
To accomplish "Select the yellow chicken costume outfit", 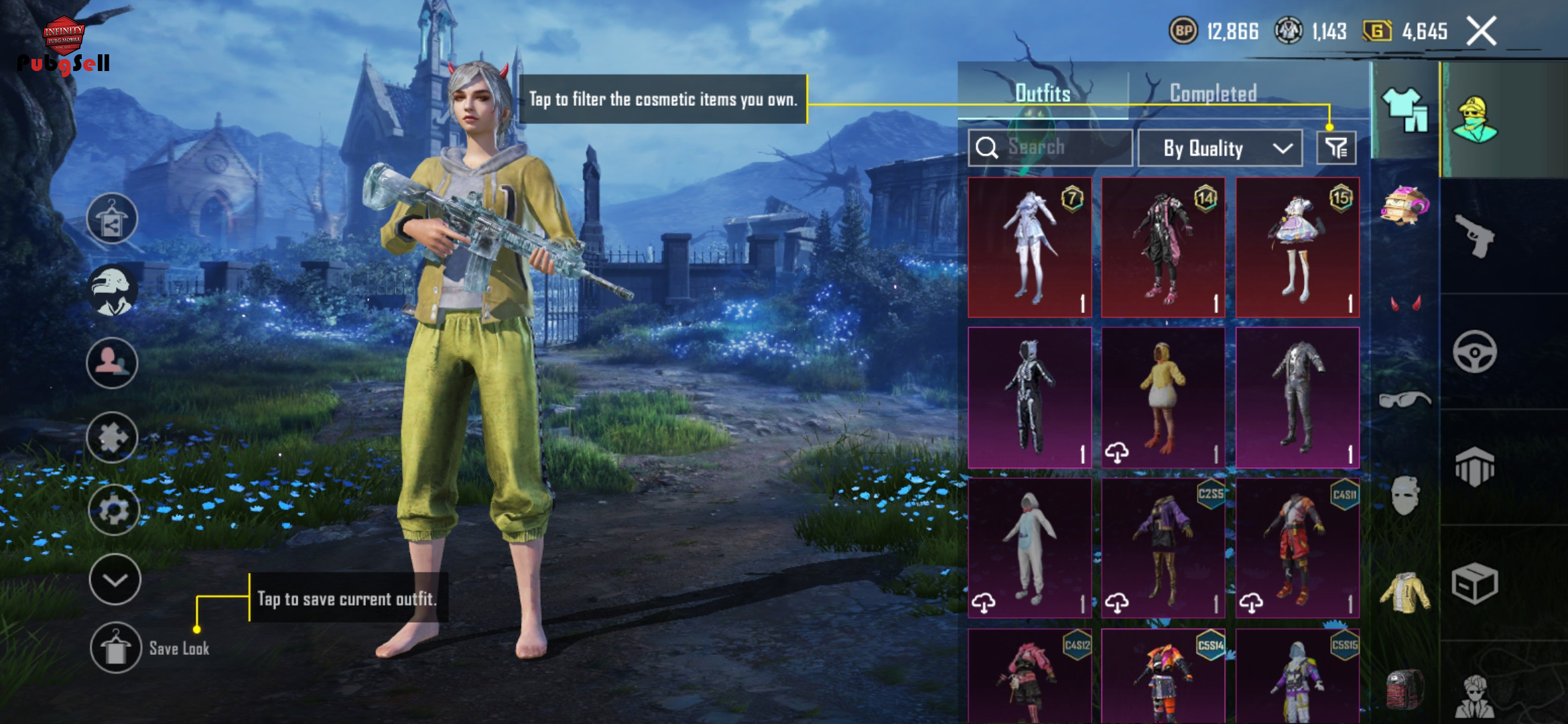I will (1163, 398).
